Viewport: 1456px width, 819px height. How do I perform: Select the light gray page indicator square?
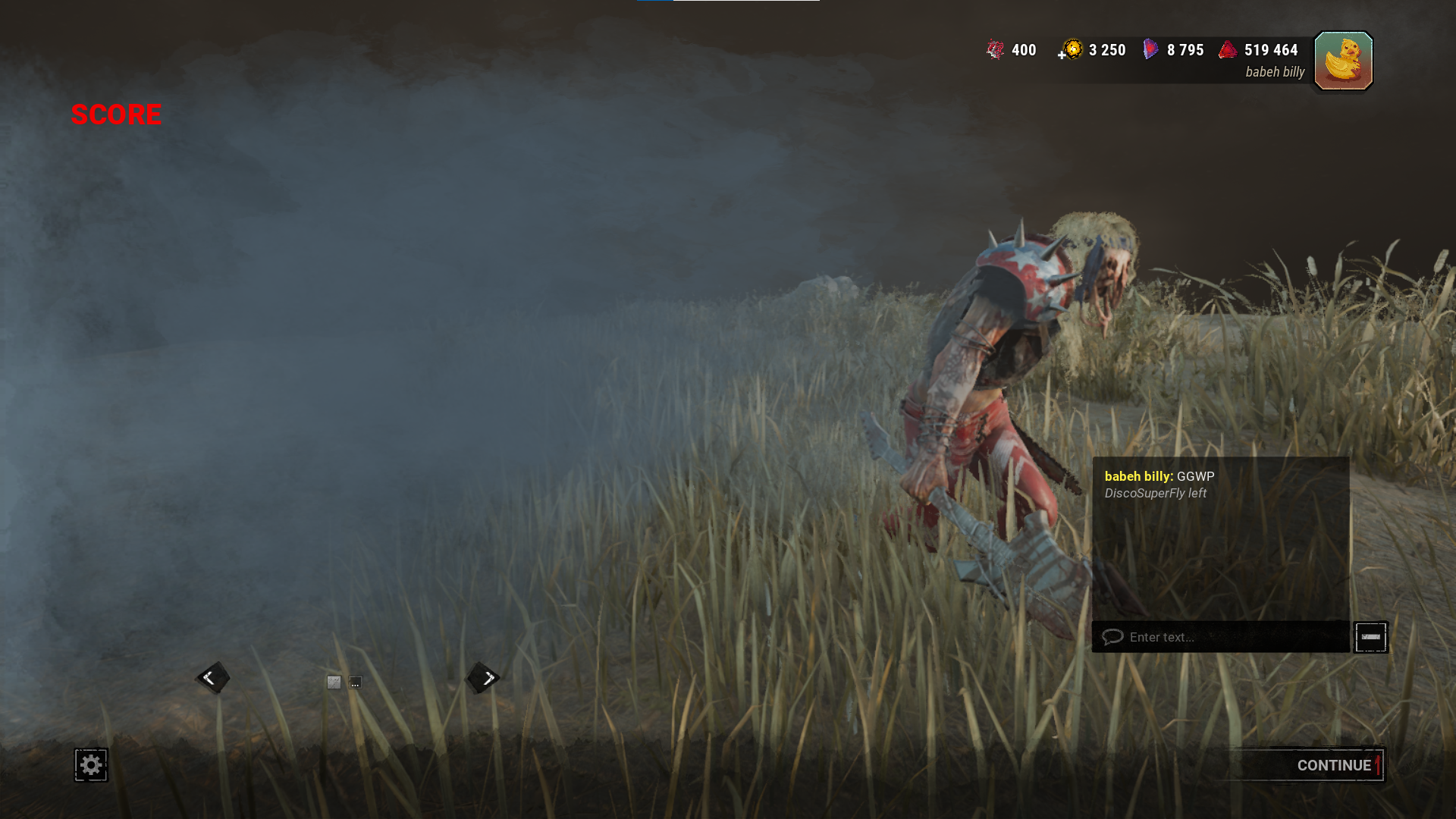point(334,682)
